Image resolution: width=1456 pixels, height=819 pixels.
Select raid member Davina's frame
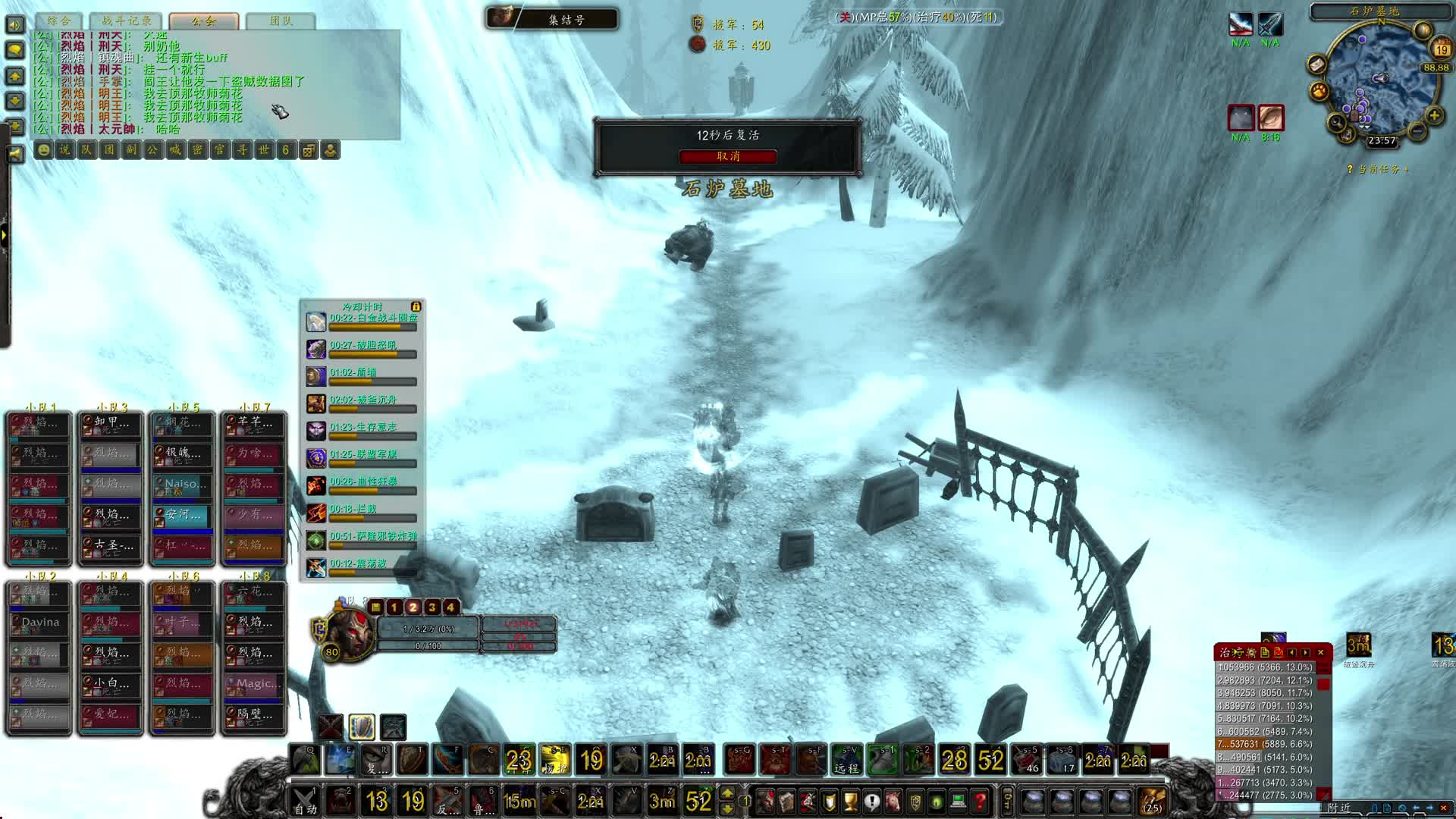coord(39,622)
